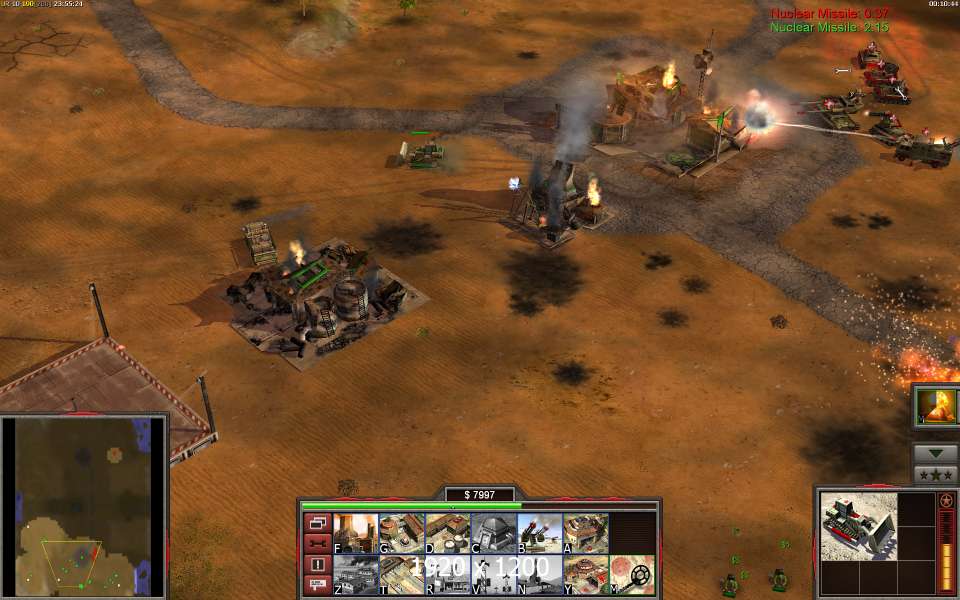
Task: Select the Barracks build icon (G)
Action: click(400, 533)
